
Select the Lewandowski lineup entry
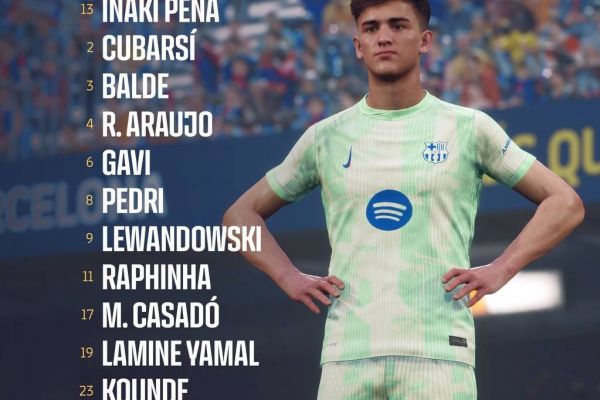click(x=181, y=239)
